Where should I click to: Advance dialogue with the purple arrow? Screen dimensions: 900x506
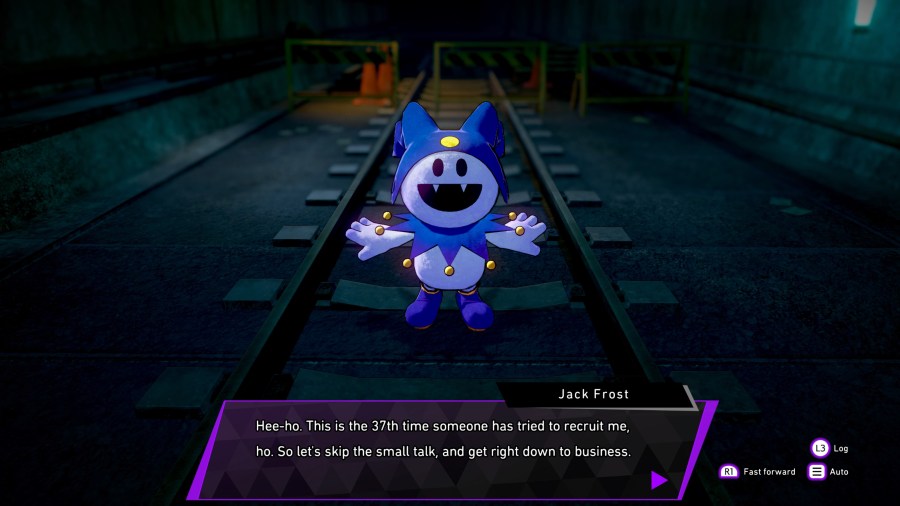658,480
